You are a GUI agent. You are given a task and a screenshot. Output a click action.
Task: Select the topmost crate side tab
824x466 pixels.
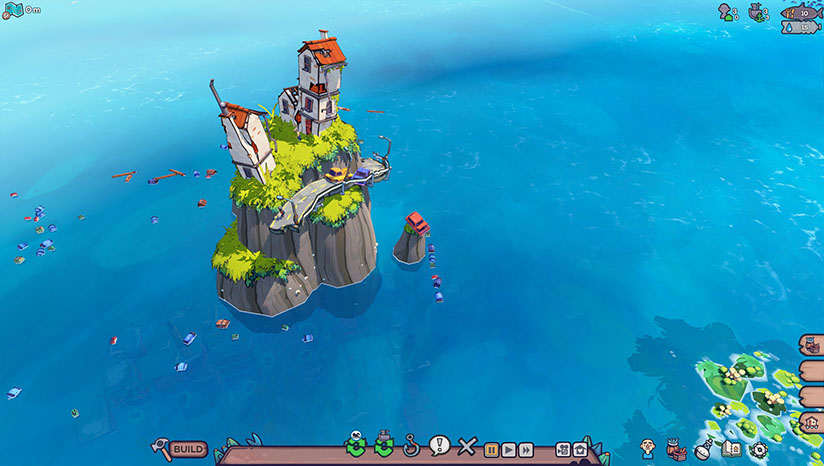click(812, 346)
